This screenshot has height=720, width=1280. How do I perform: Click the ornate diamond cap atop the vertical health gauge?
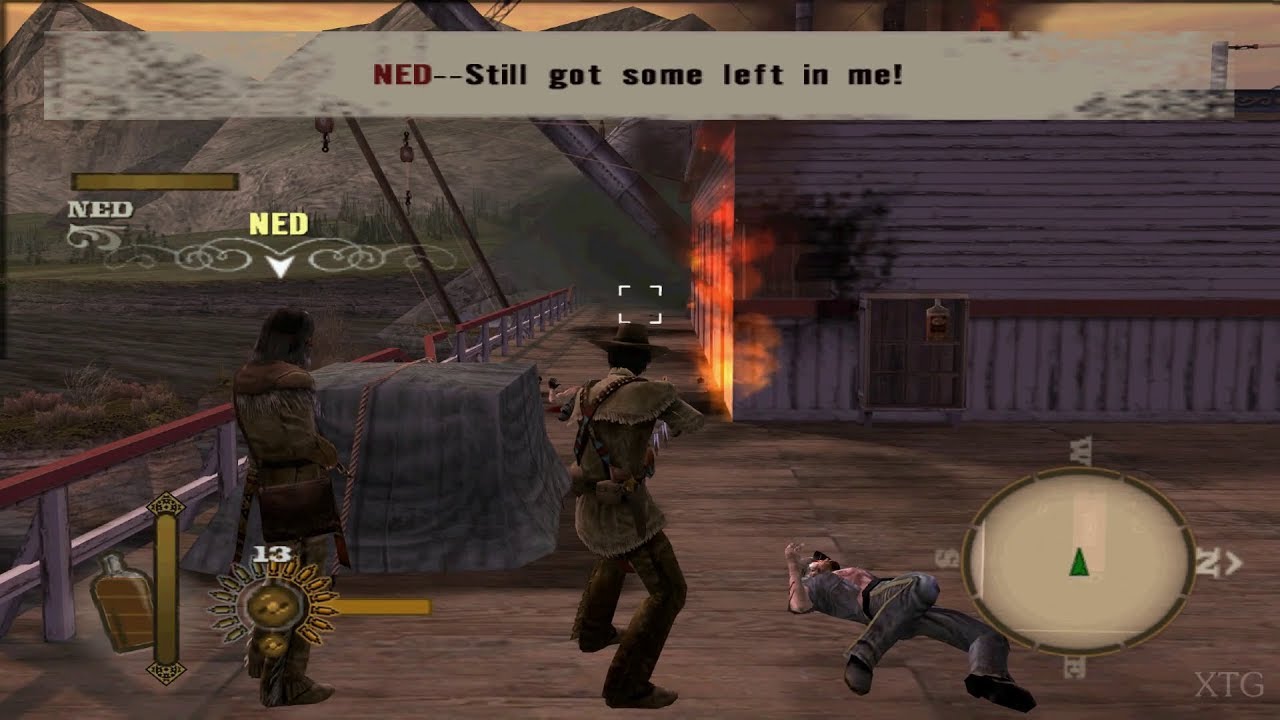pyautogui.click(x=166, y=505)
